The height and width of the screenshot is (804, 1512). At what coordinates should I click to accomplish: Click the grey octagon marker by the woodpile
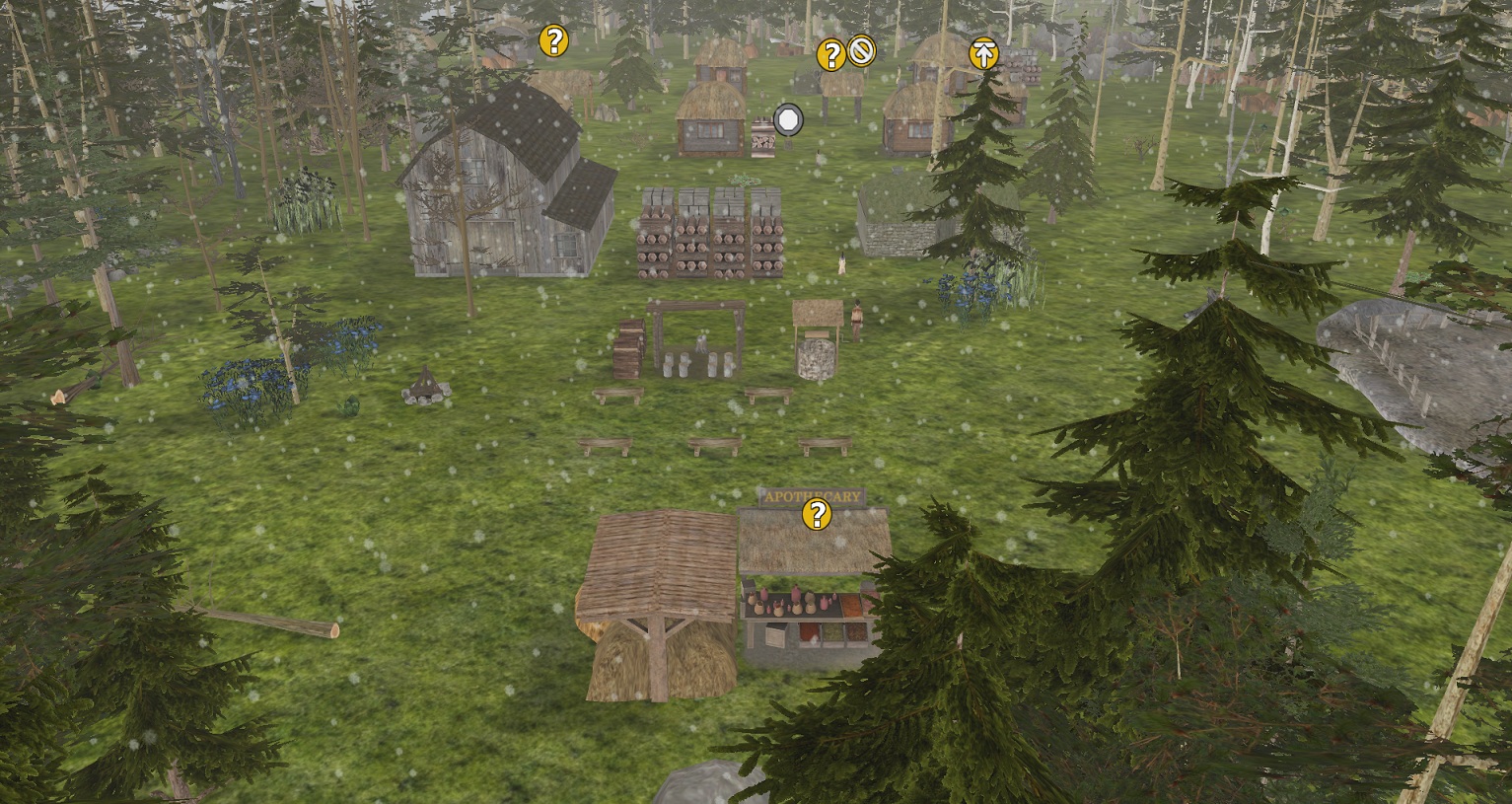tap(788, 120)
